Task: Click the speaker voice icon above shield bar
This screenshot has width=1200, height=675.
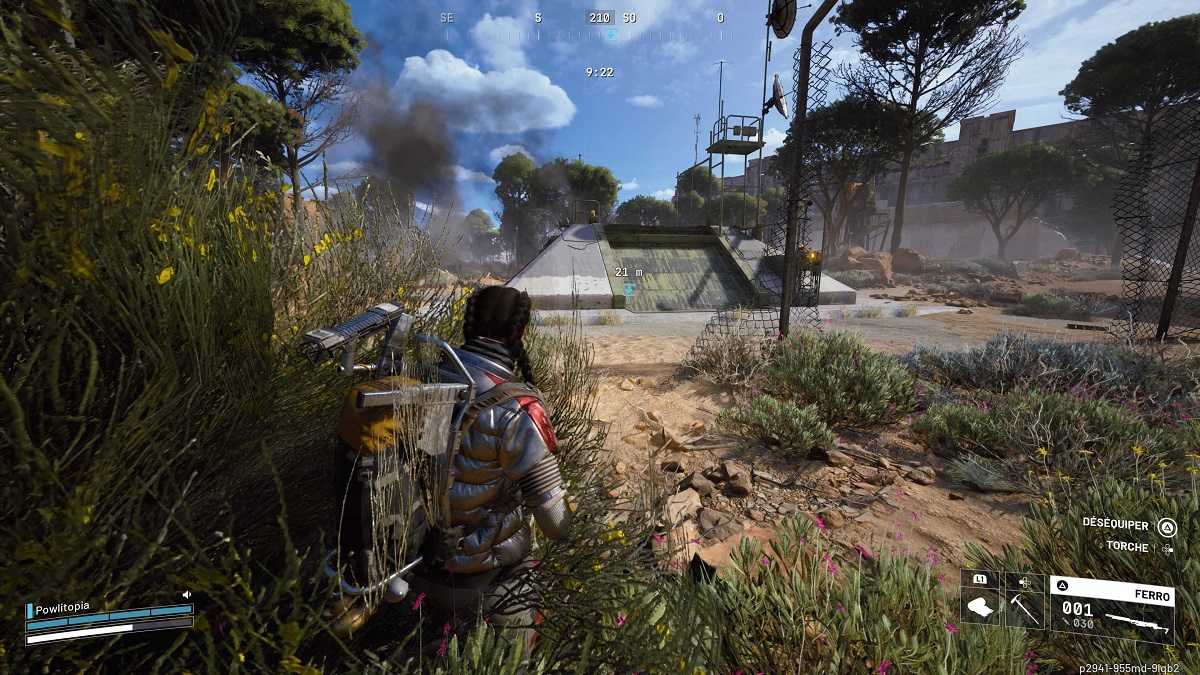Action: 187,595
